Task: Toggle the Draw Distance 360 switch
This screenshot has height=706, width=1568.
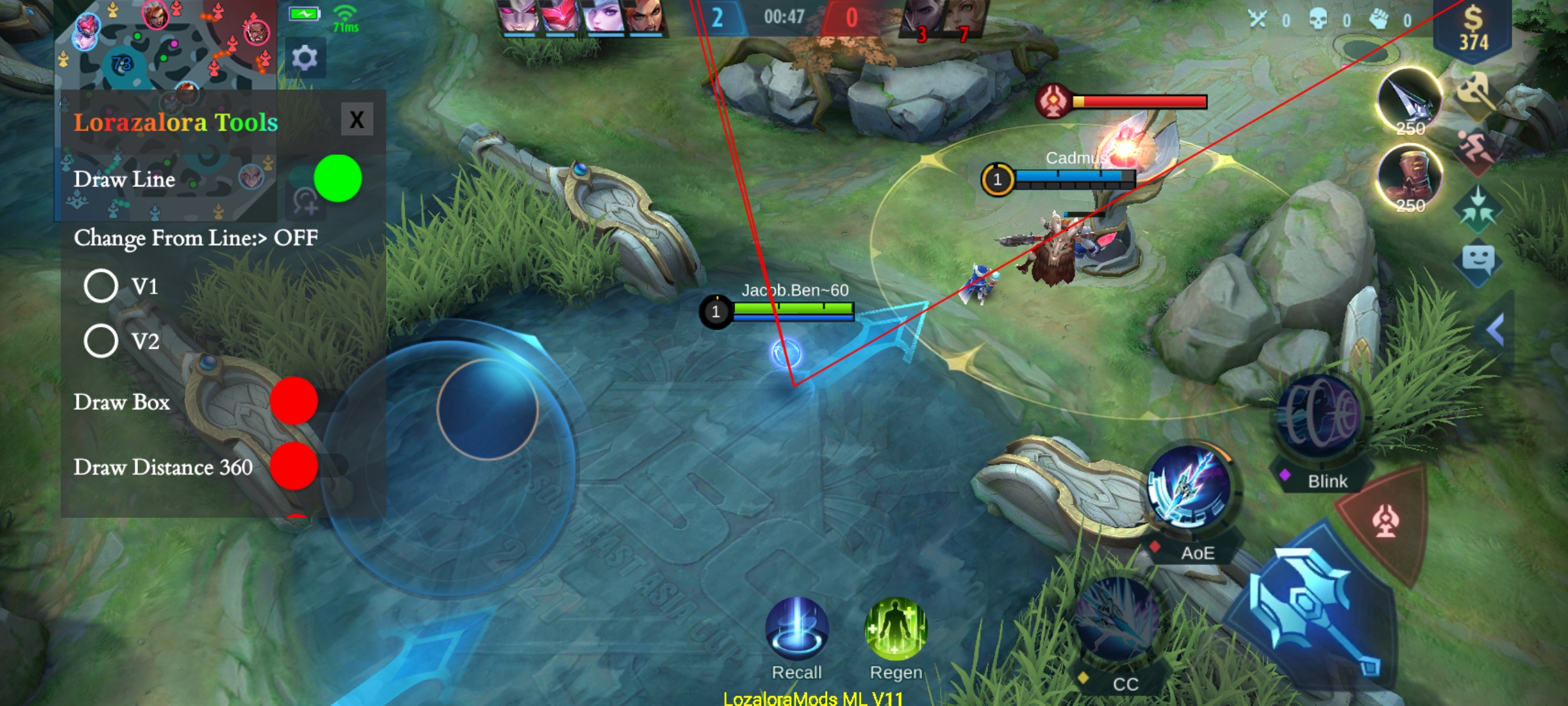Action: [x=294, y=466]
